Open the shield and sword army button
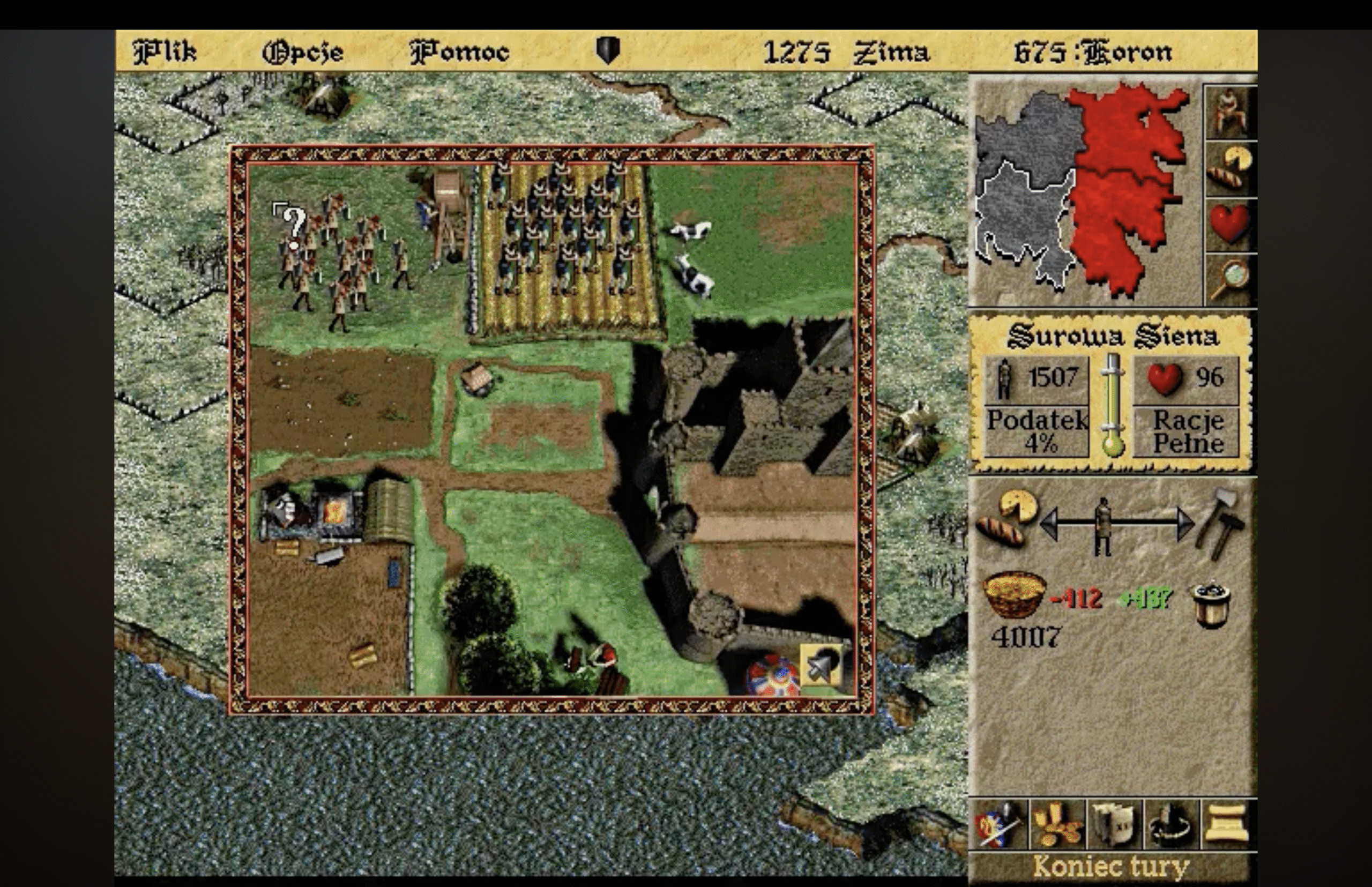1372x887 pixels. click(x=998, y=825)
